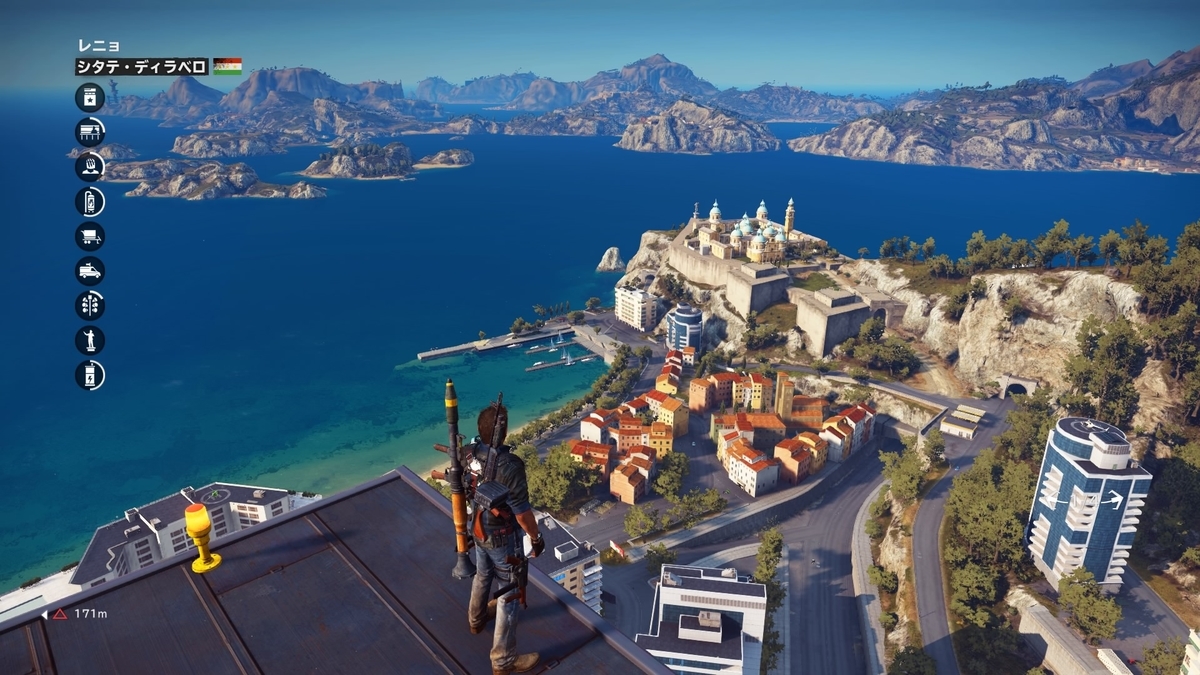
Task: Click the propaganda van objective icon
Action: 90,270
